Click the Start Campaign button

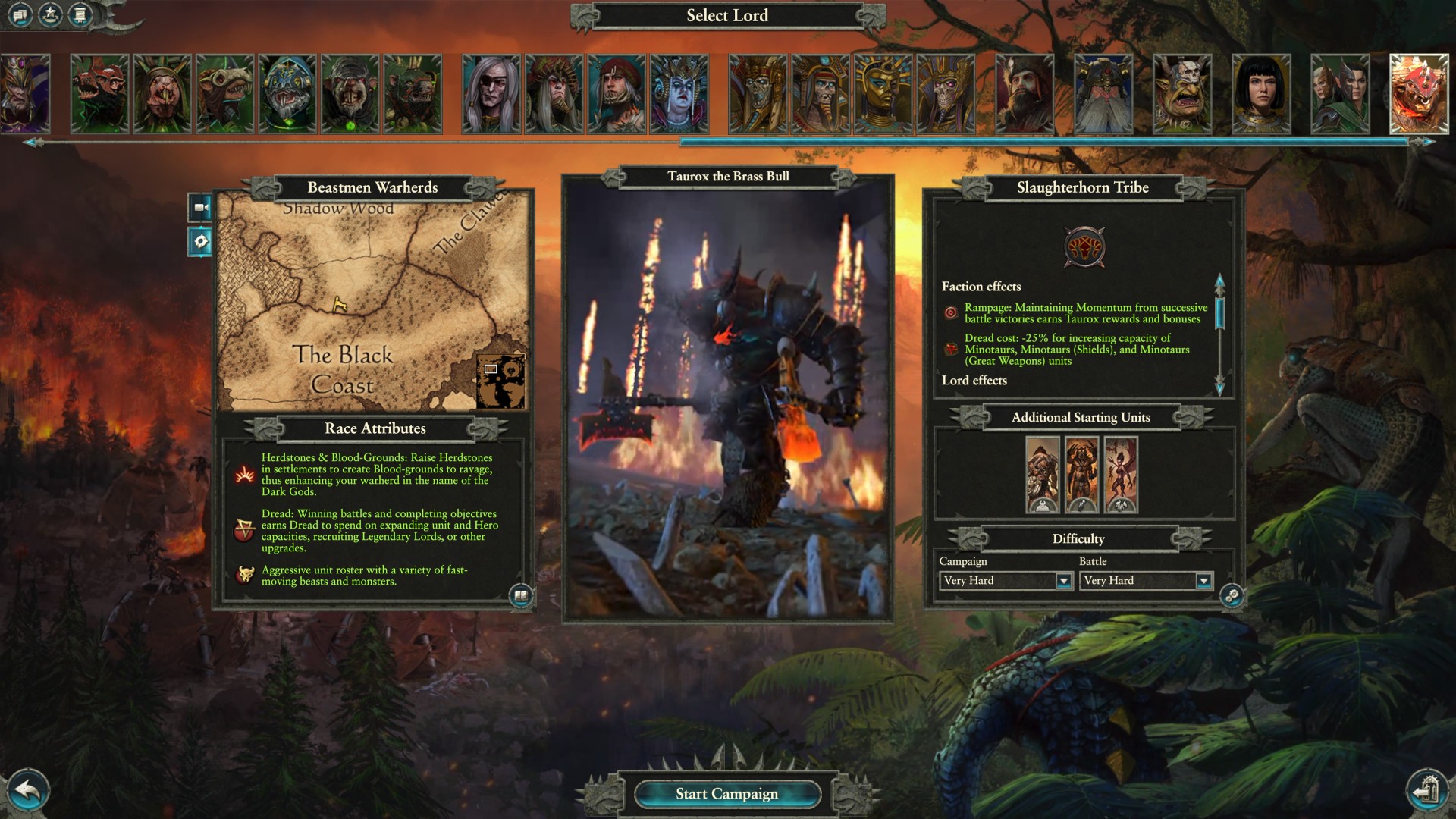pyautogui.click(x=728, y=793)
